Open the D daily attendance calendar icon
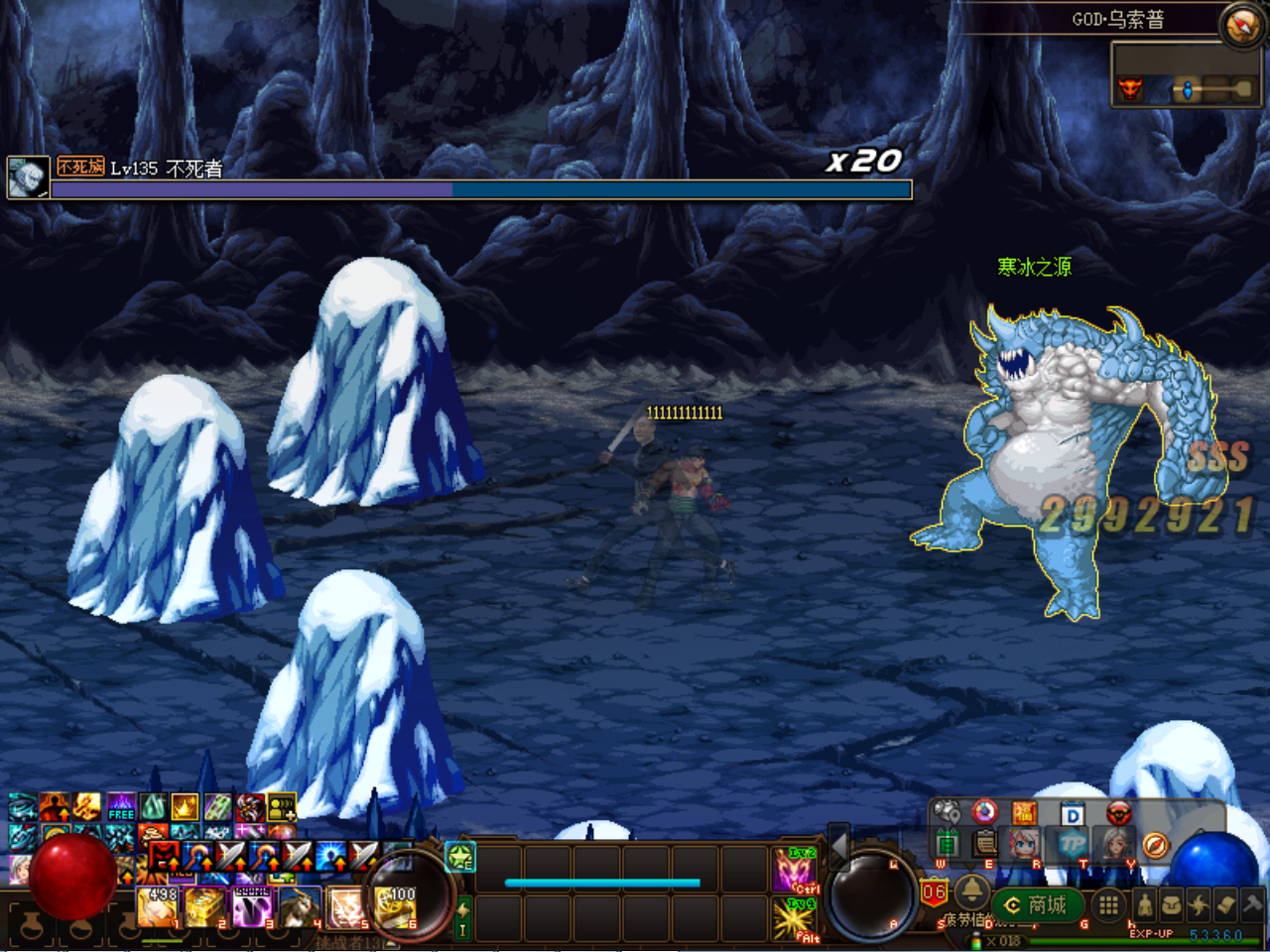 1072,814
